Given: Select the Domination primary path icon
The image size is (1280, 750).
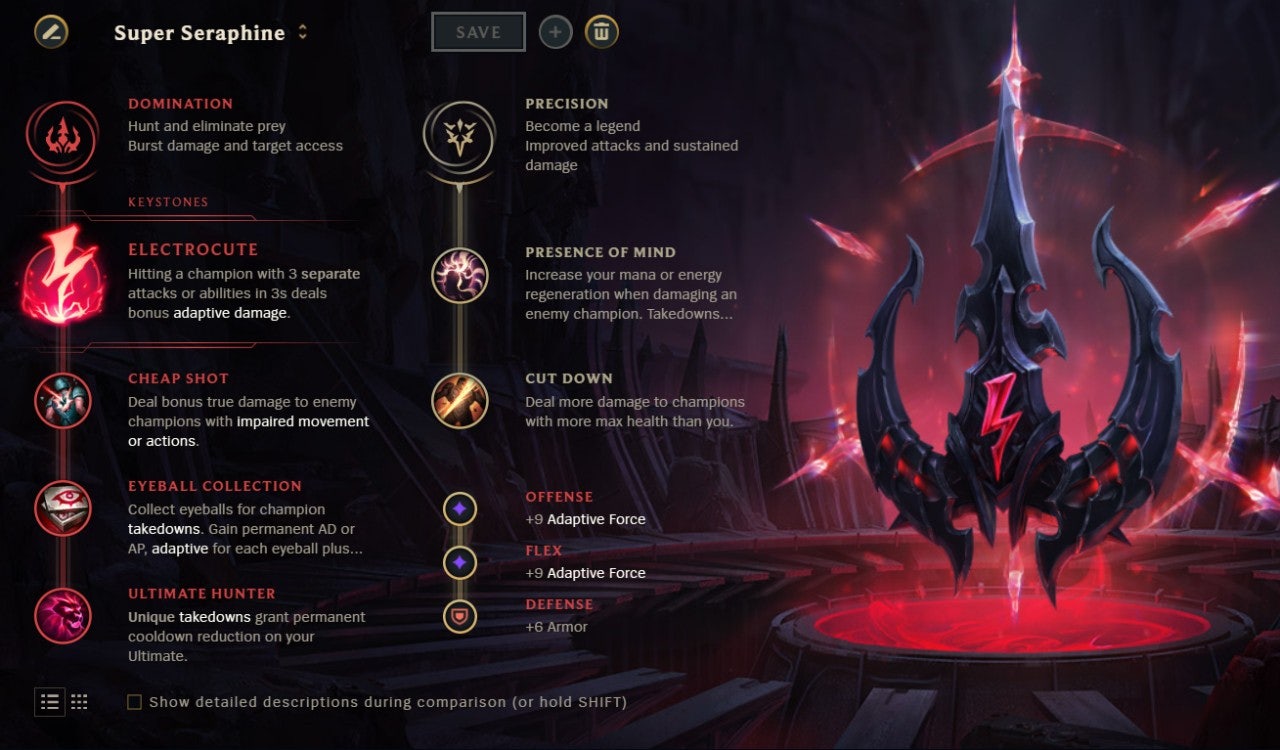Looking at the screenshot, I should (x=62, y=137).
